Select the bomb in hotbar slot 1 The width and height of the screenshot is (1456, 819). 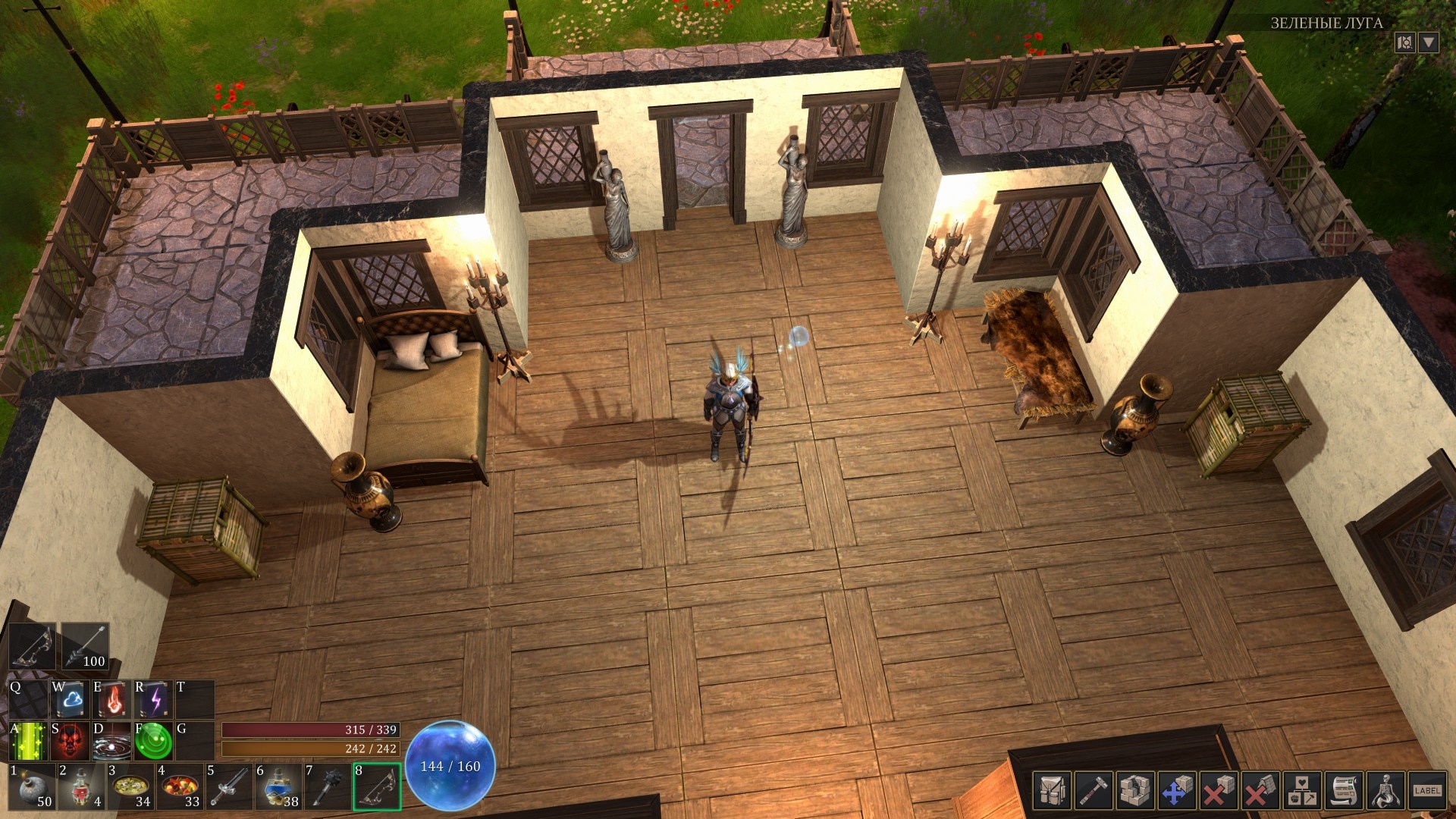pyautogui.click(x=31, y=787)
